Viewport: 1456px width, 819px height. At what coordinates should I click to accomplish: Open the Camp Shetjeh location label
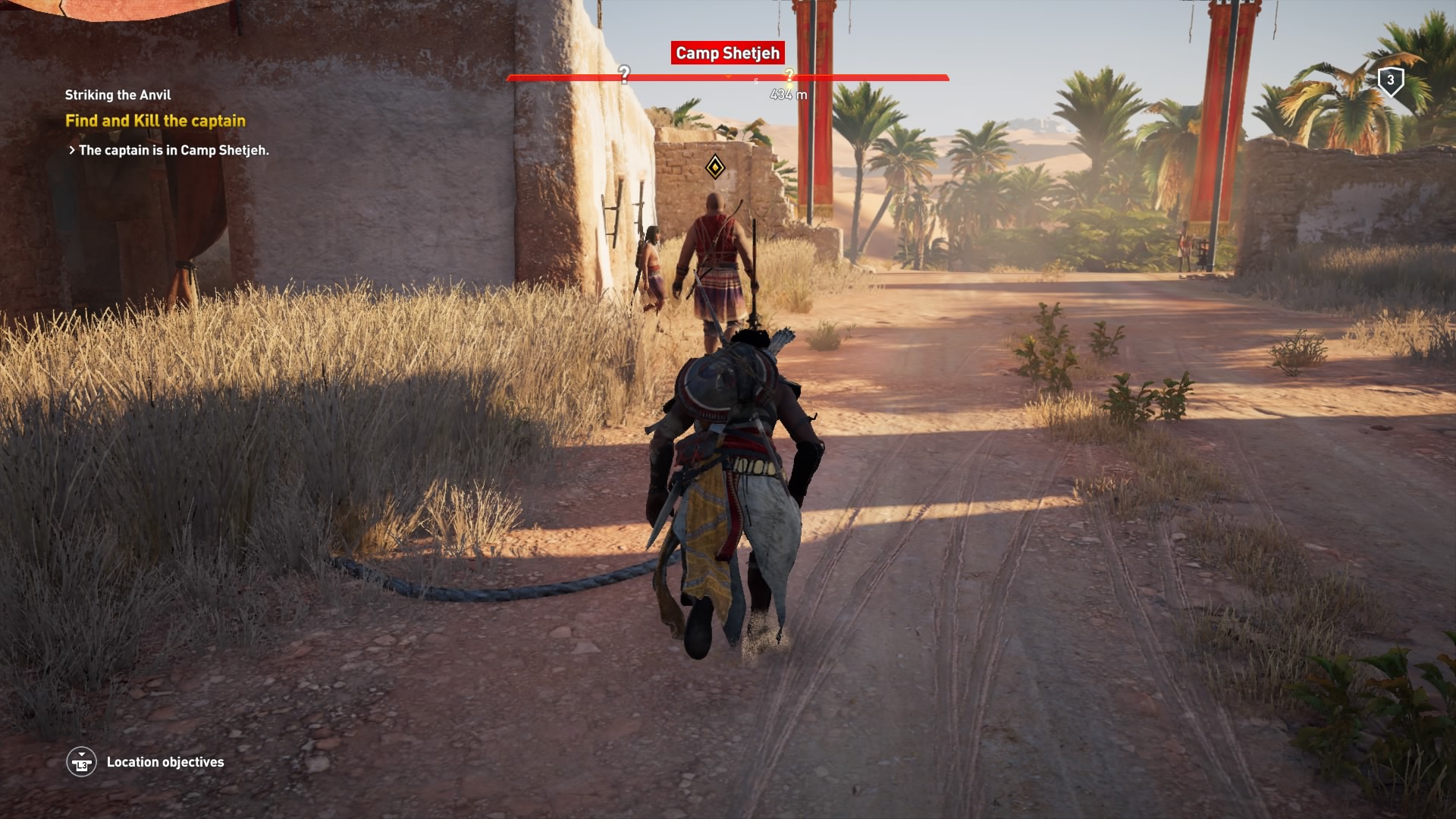(726, 53)
